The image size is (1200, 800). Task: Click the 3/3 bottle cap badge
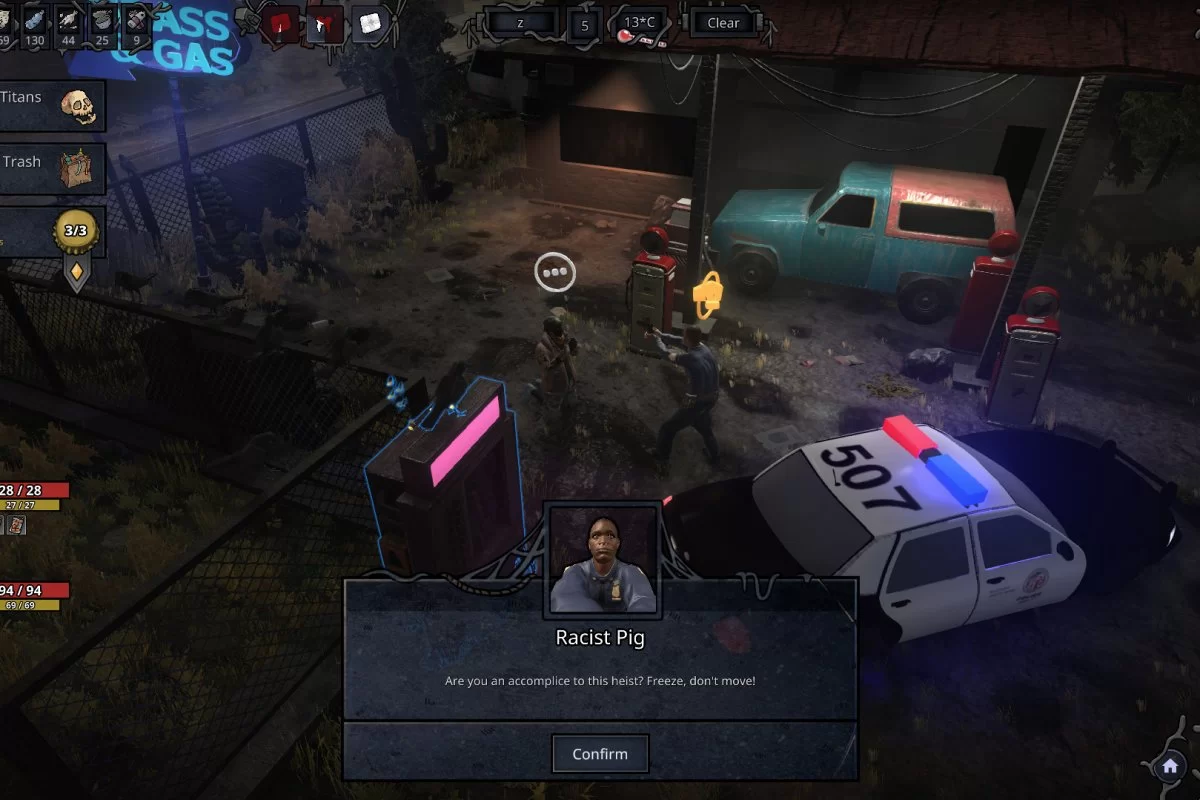[77, 232]
